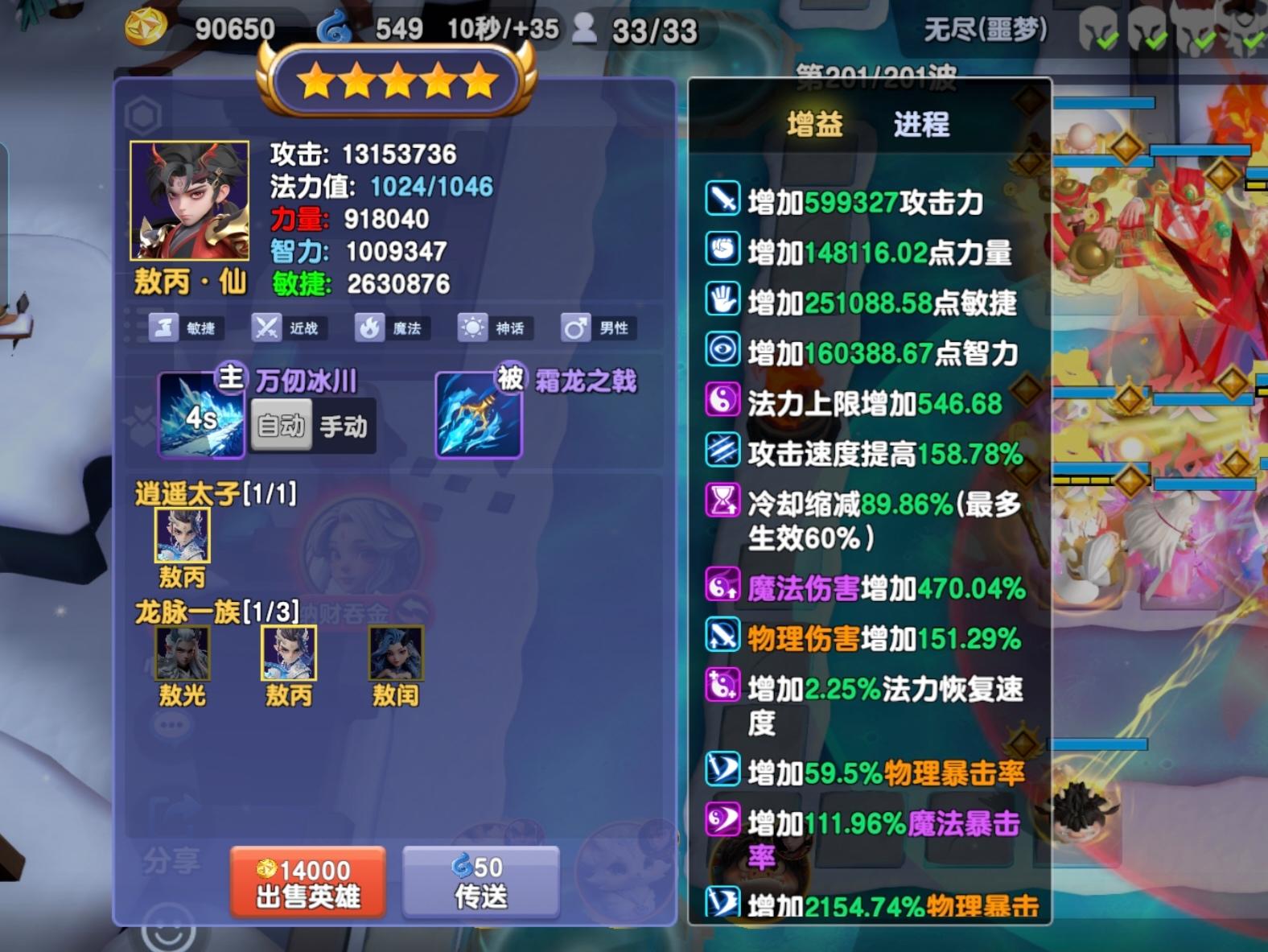Select the 敖闰 hero thumbnail
The height and width of the screenshot is (952, 1268).
pos(395,653)
